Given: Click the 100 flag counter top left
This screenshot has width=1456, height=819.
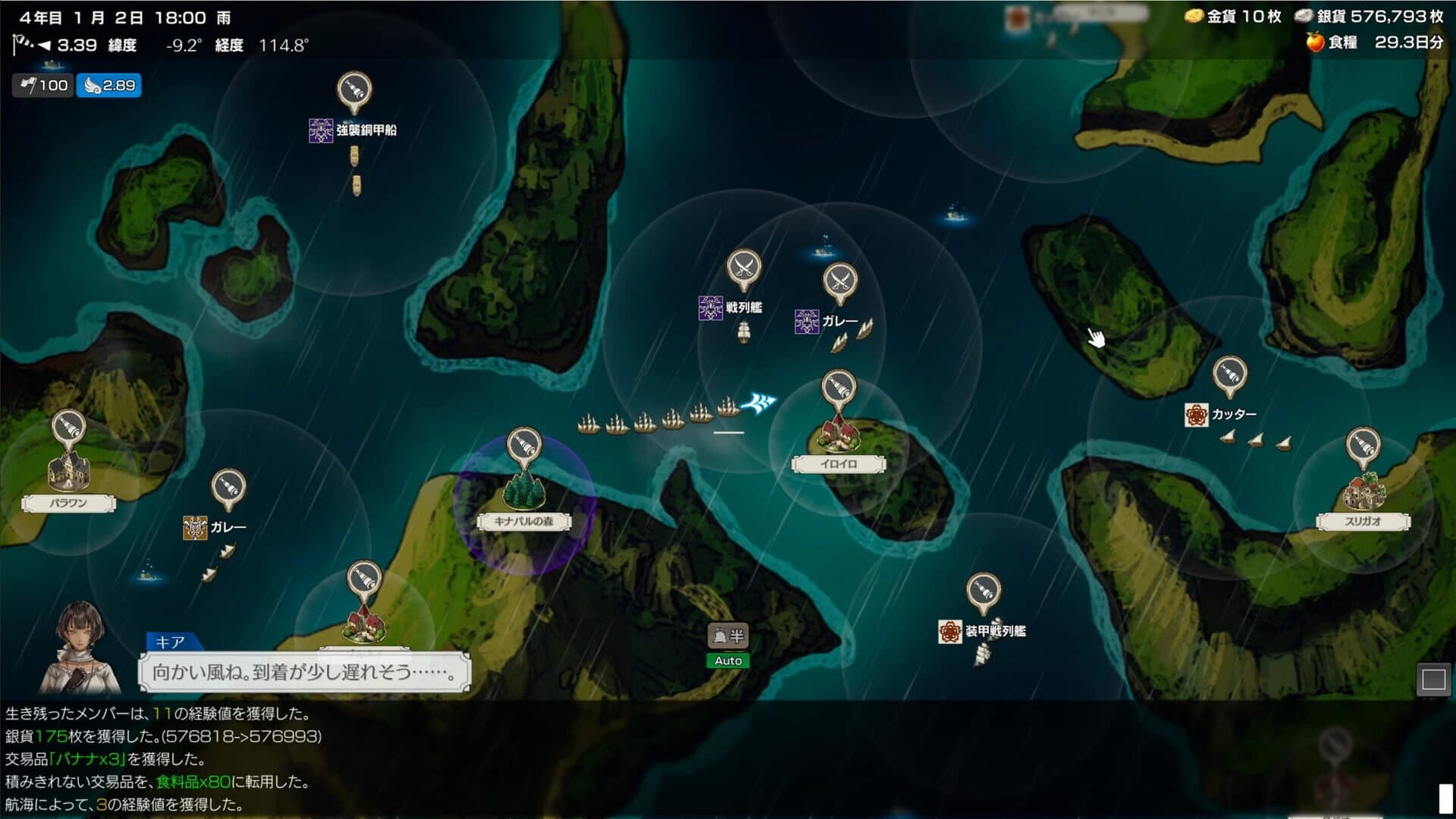Looking at the screenshot, I should click(x=42, y=86).
